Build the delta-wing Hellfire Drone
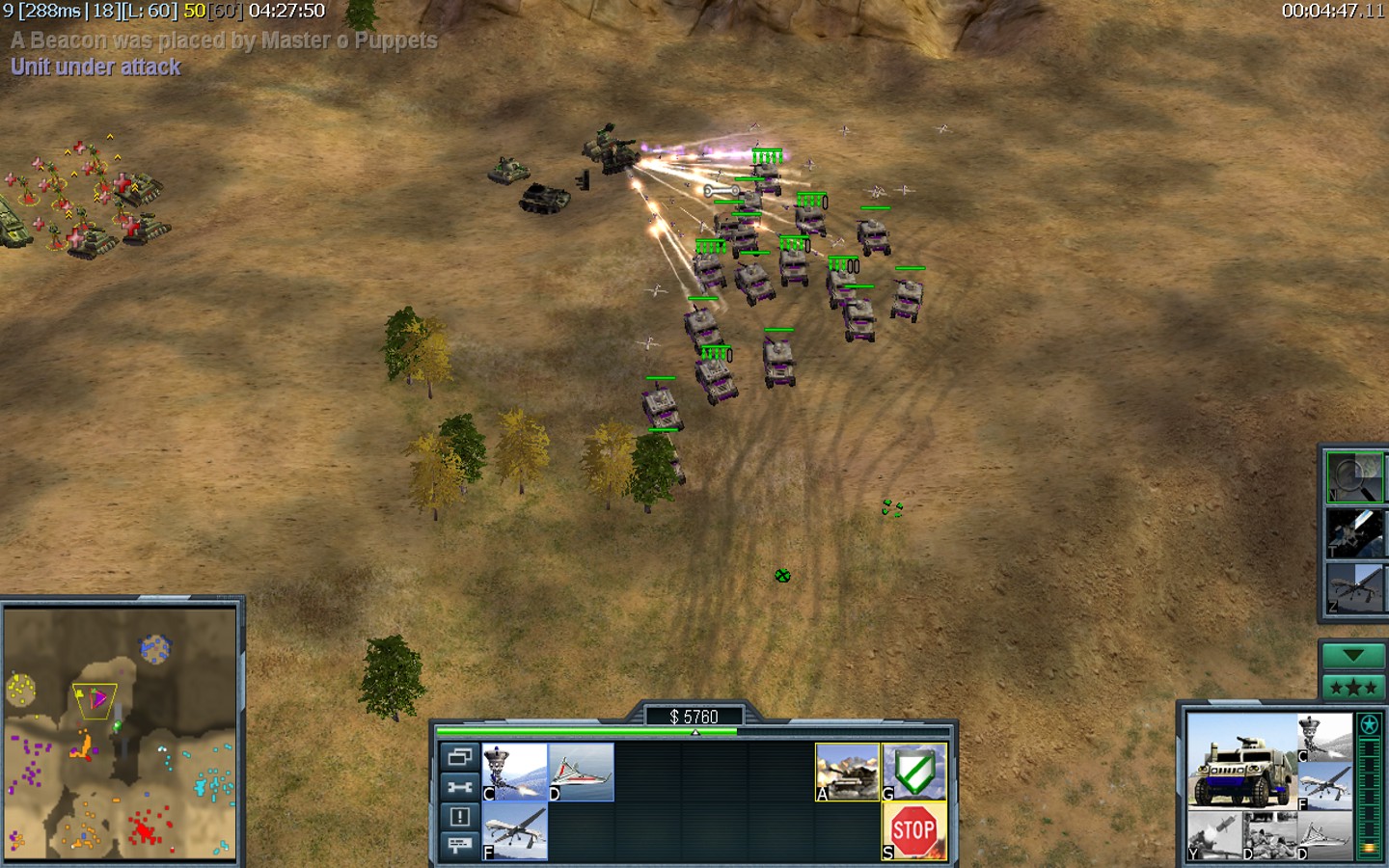The image size is (1389, 868). (x=581, y=771)
